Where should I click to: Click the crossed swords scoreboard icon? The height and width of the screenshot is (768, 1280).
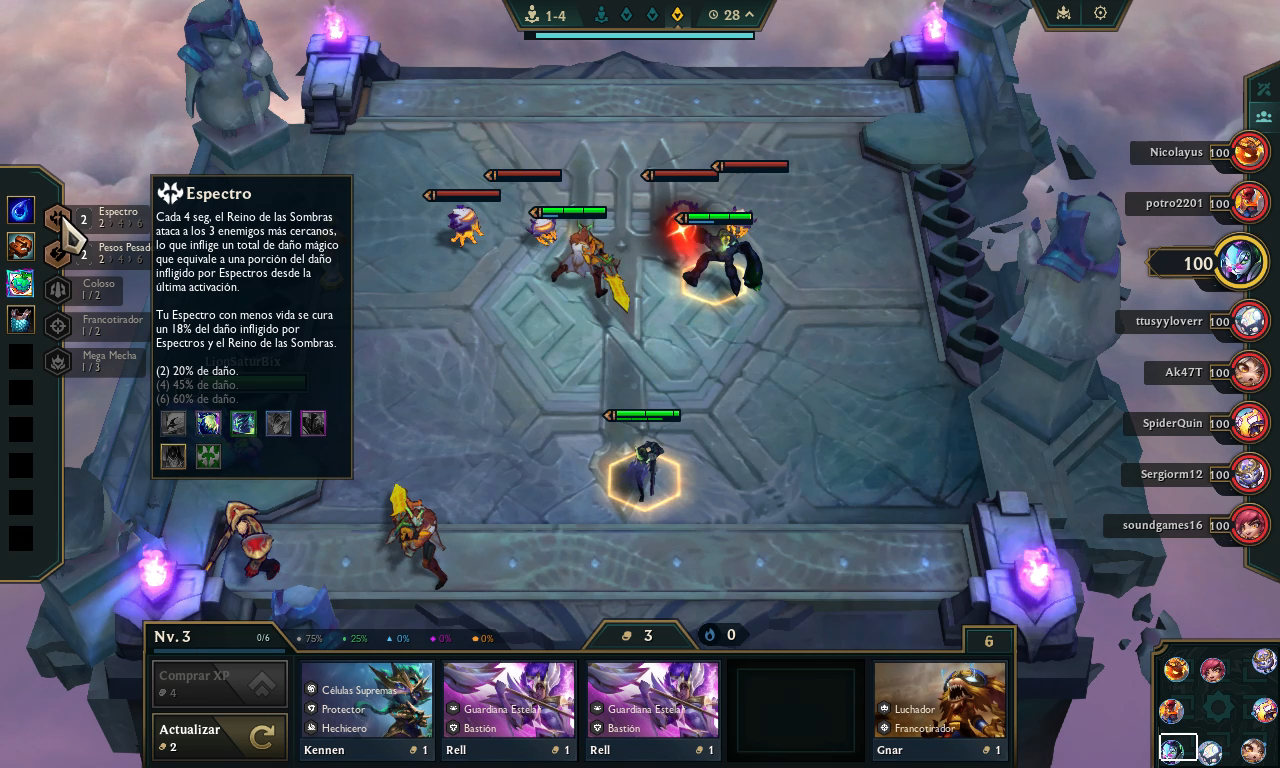1263,89
